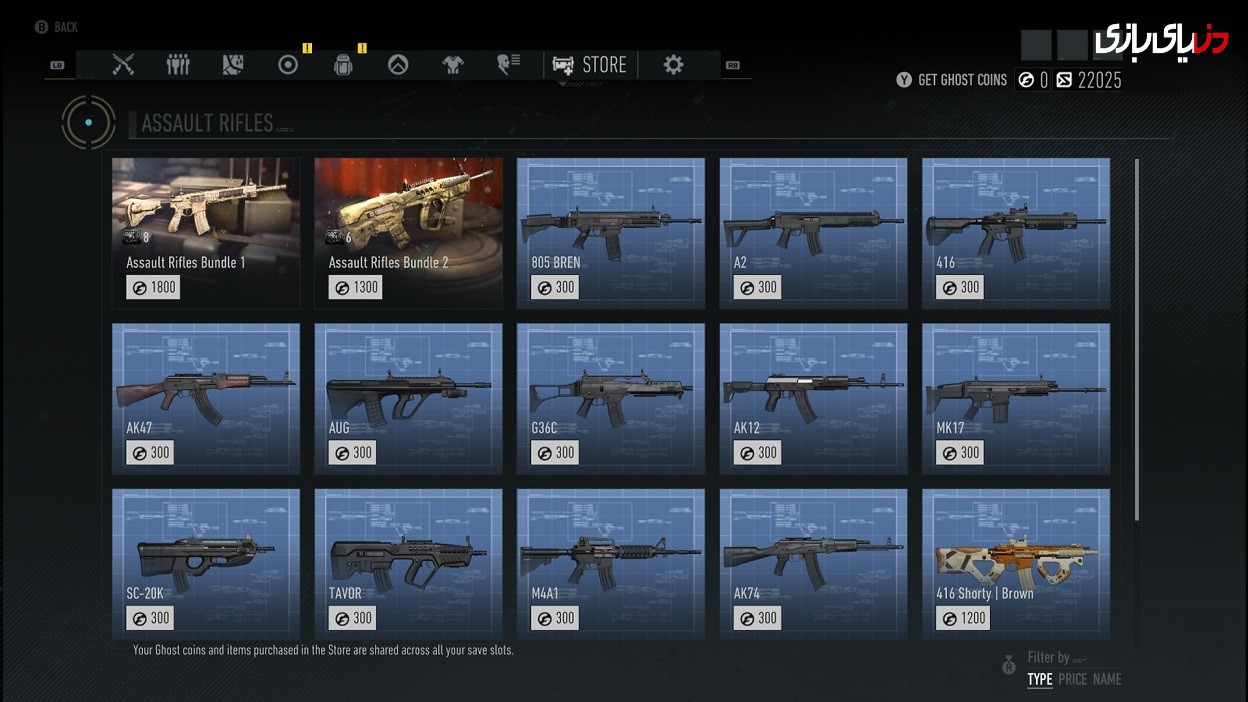Select the M4A1 rifle tile
The width and height of the screenshot is (1248, 702).
tap(610, 563)
